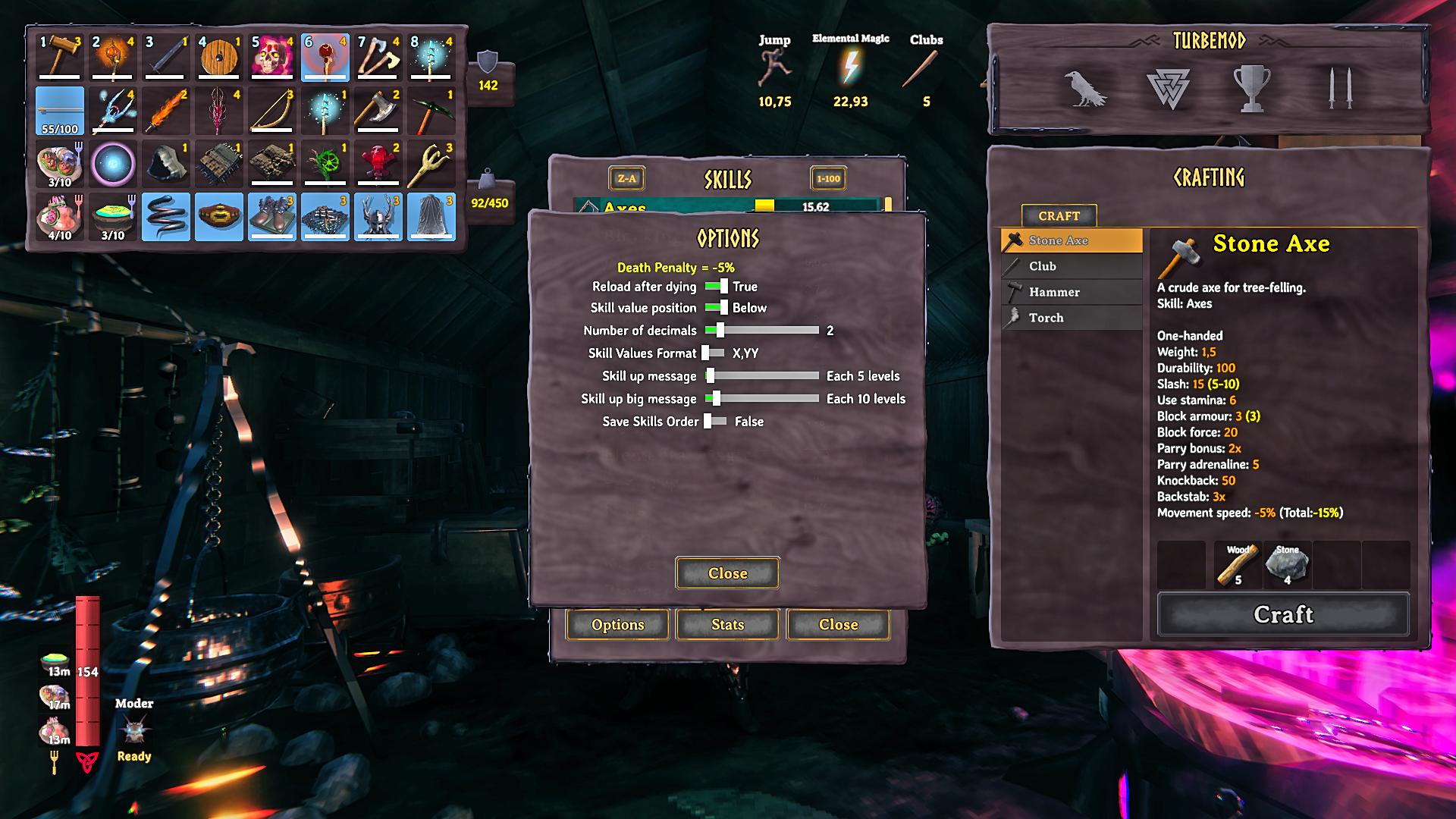The width and height of the screenshot is (1456, 819).
Task: Select the round wooden shield slot
Action: pos(218,56)
